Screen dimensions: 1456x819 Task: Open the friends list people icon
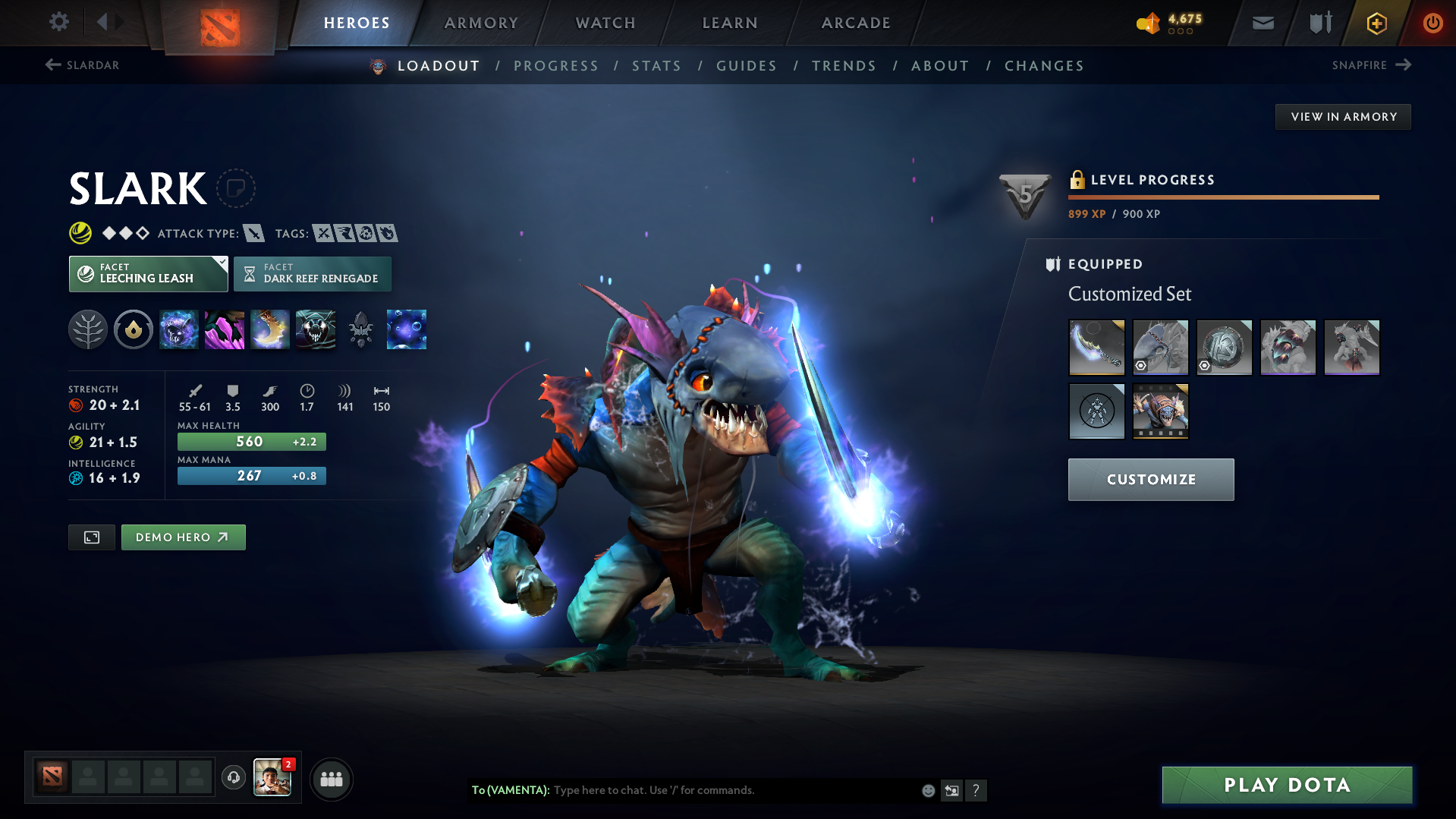[331, 779]
